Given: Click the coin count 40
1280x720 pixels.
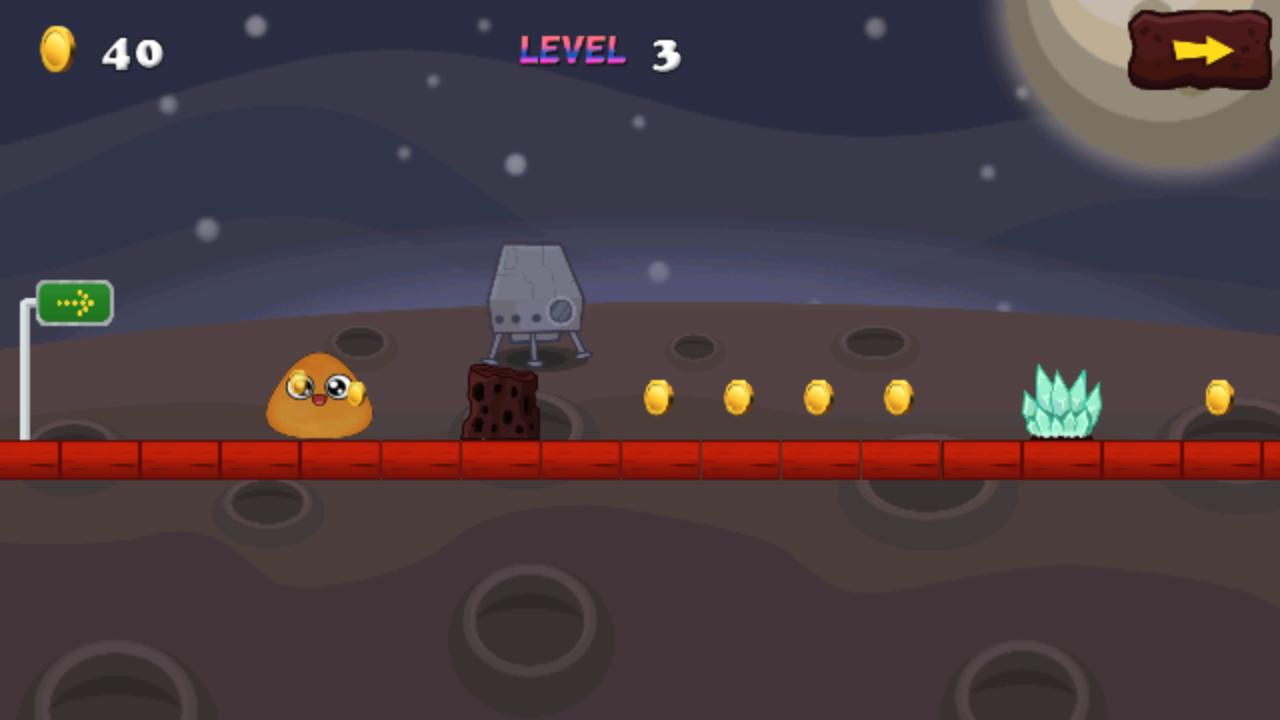Looking at the screenshot, I should pyautogui.click(x=132, y=52).
